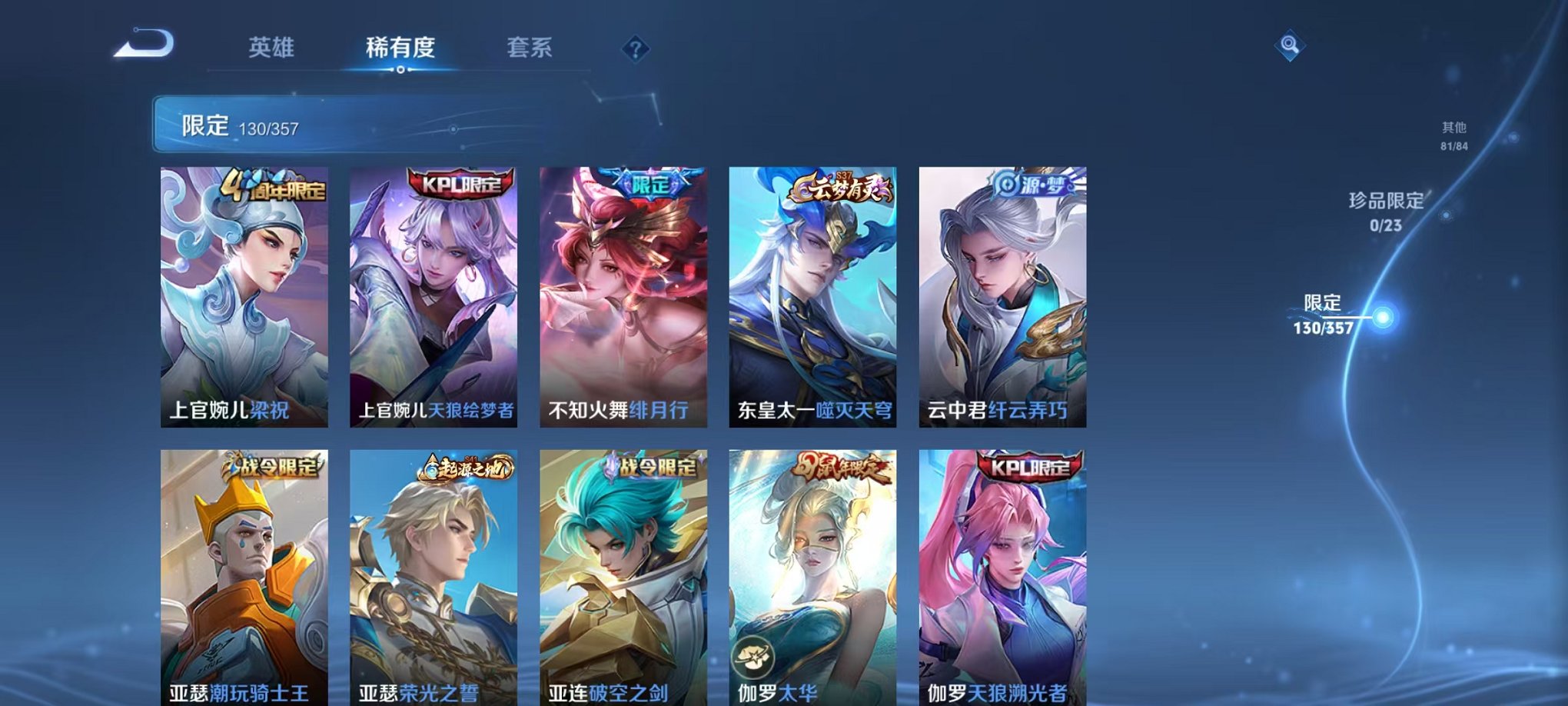Screen dimensions: 1568x706
Task: Open the search magnifier in top right
Action: point(1291,44)
